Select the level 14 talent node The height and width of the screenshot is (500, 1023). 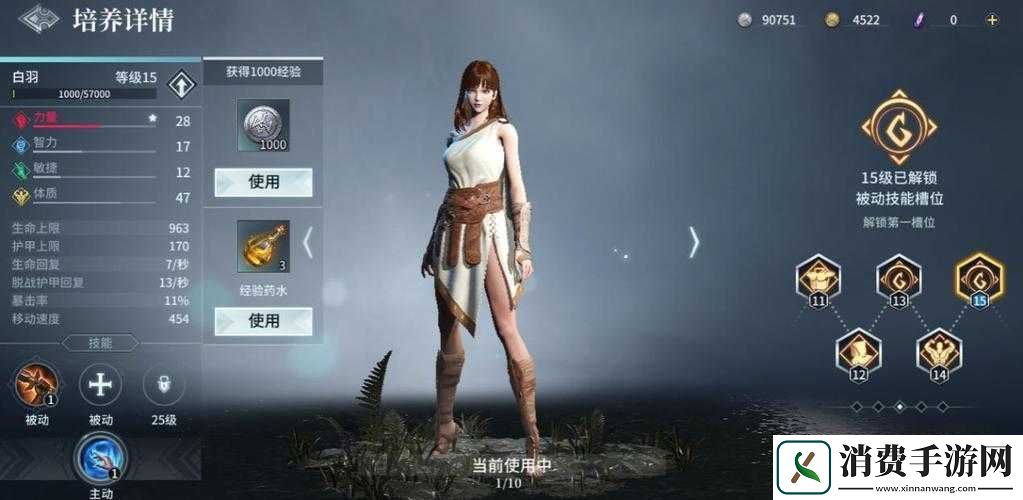point(939,351)
